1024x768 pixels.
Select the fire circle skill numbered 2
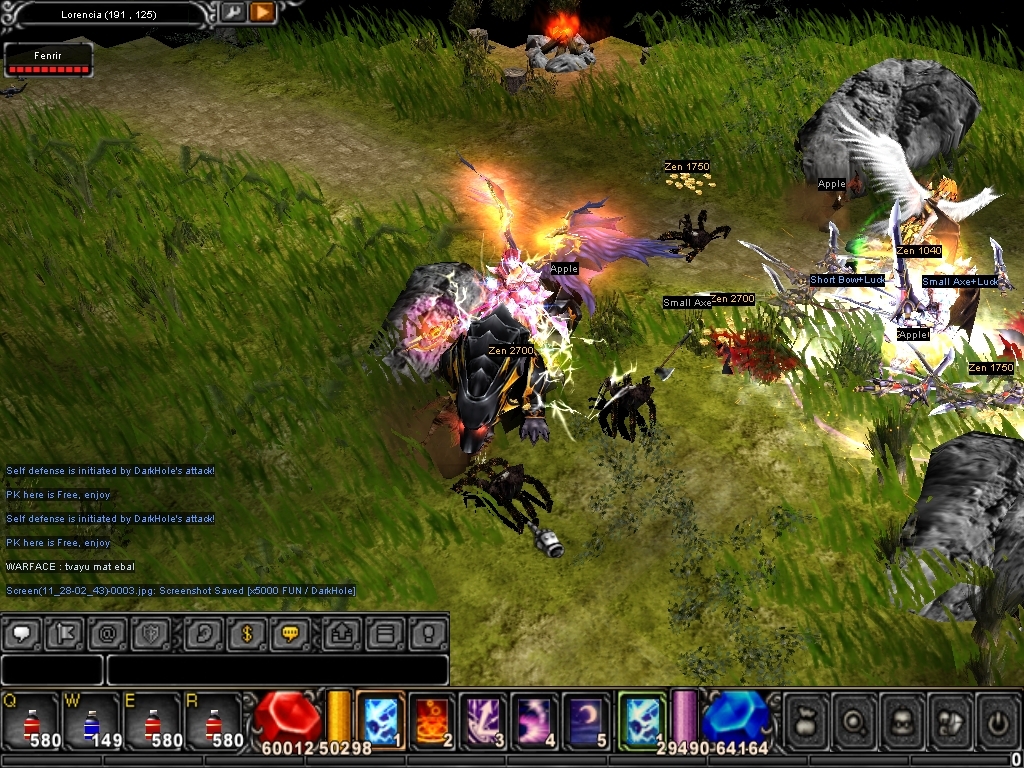point(433,720)
